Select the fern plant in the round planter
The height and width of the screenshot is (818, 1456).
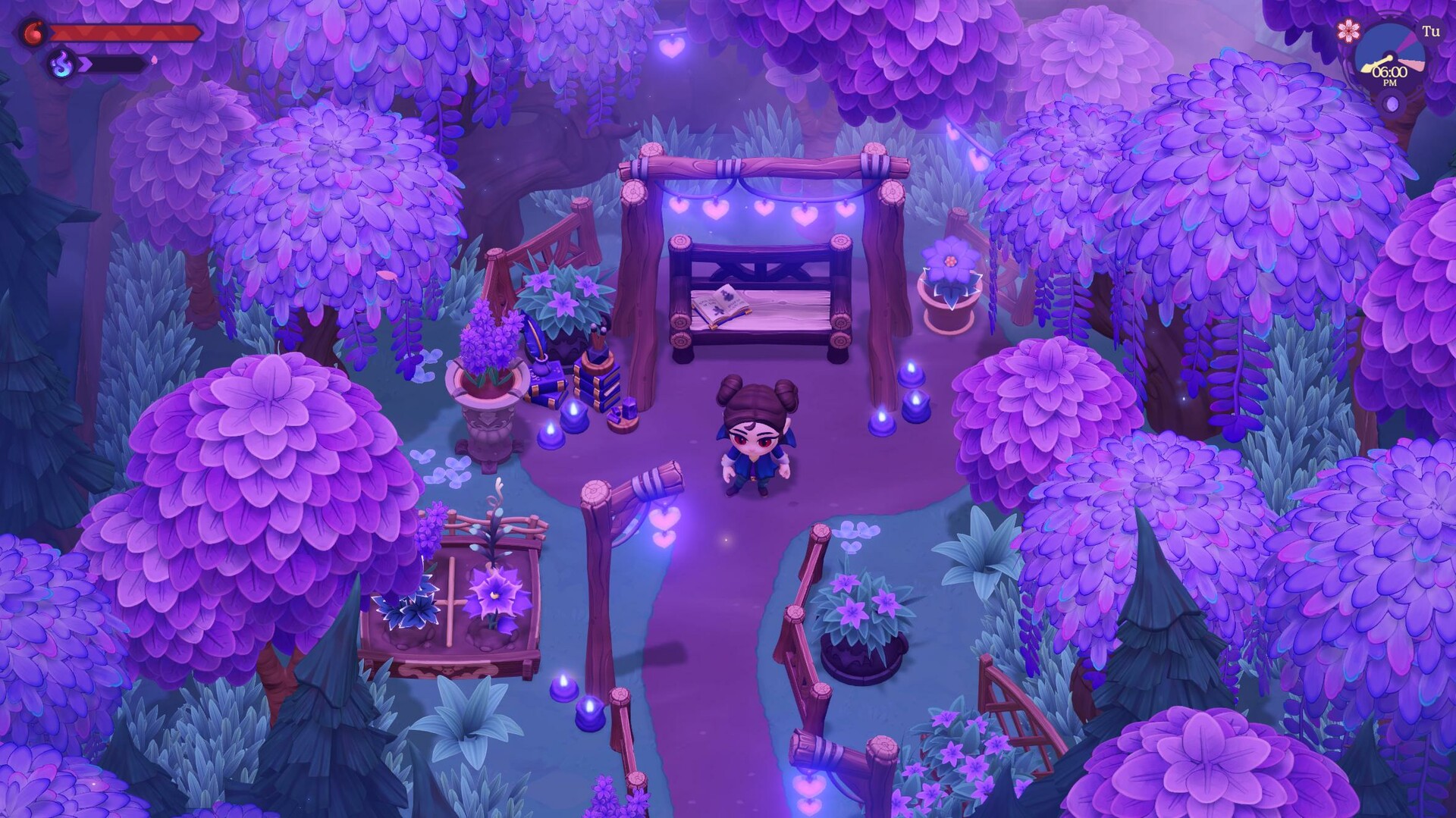coord(861,610)
